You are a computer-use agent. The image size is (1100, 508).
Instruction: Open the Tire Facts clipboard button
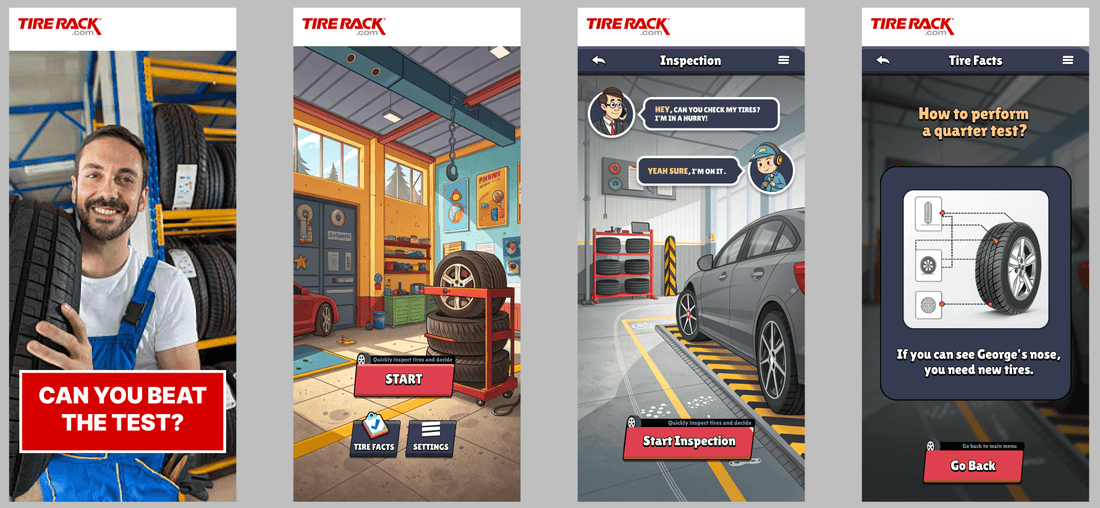pos(374,438)
